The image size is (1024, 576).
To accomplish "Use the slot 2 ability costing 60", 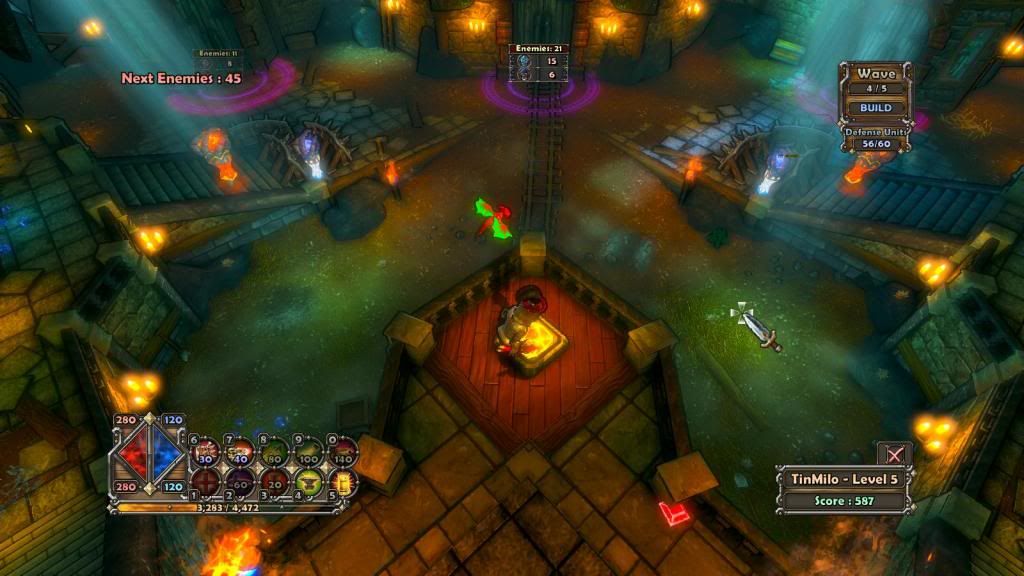I will [241, 483].
